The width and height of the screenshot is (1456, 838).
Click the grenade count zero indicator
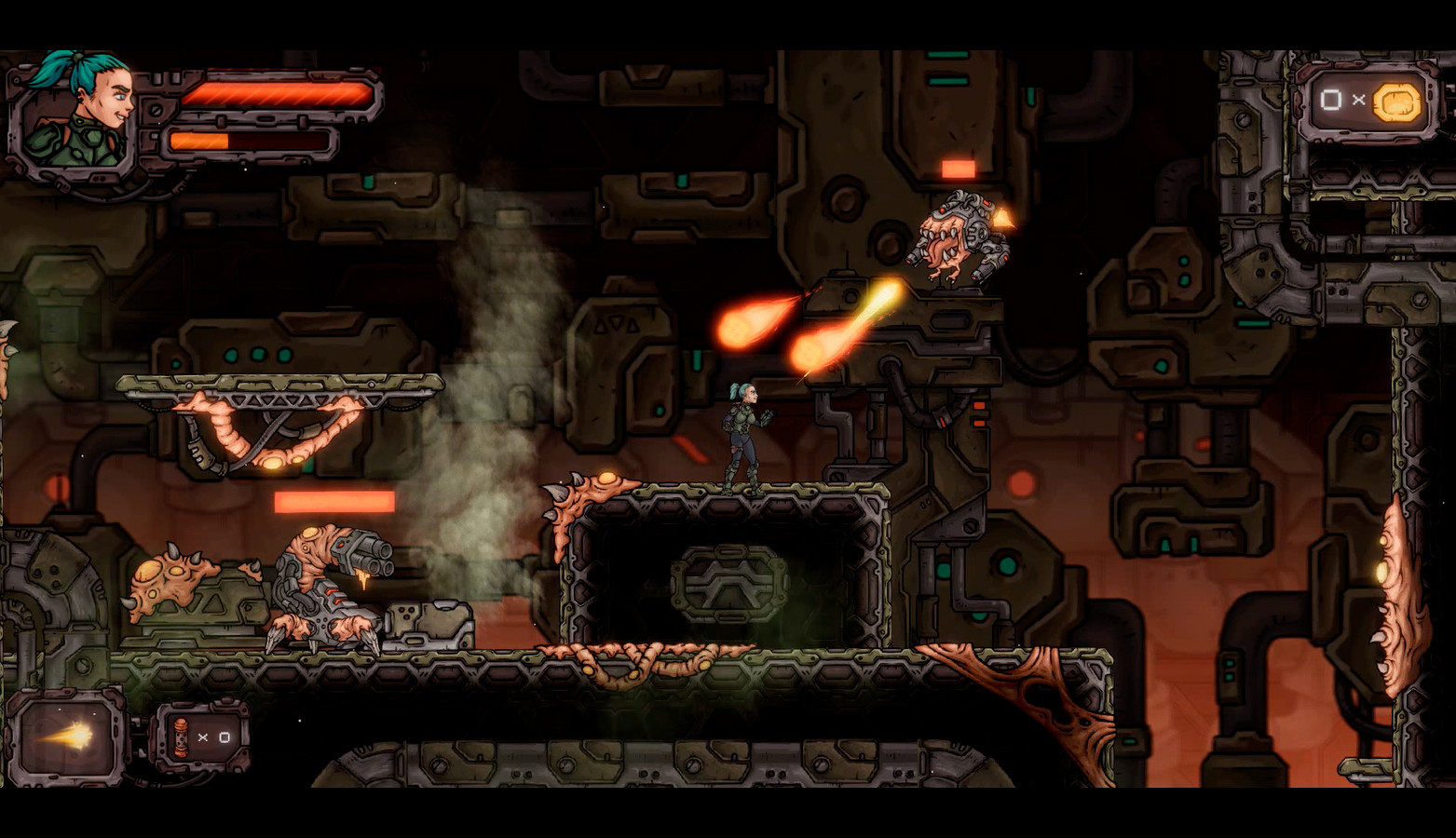(x=226, y=737)
